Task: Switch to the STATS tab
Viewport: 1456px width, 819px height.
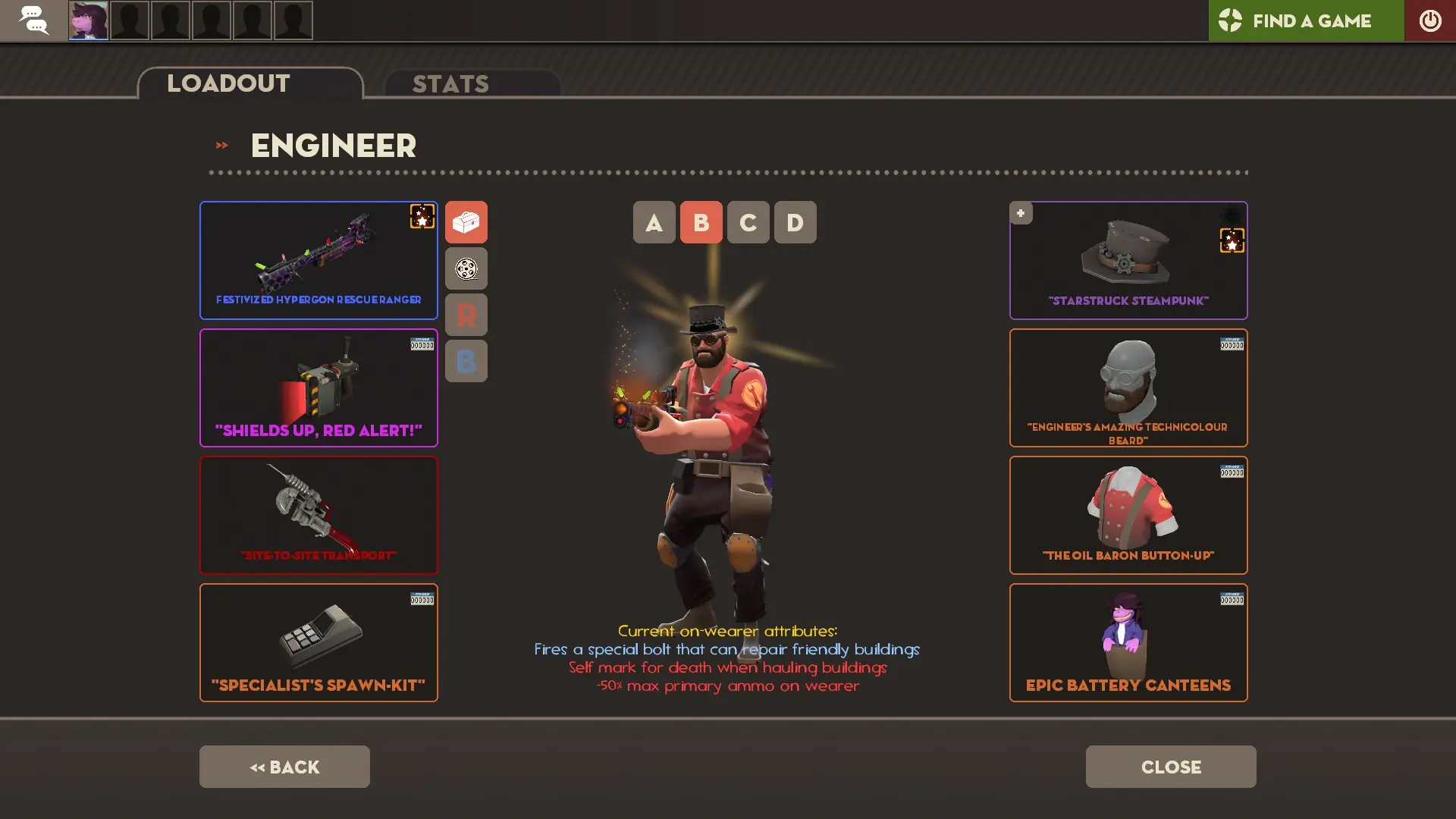Action: pyautogui.click(x=450, y=83)
